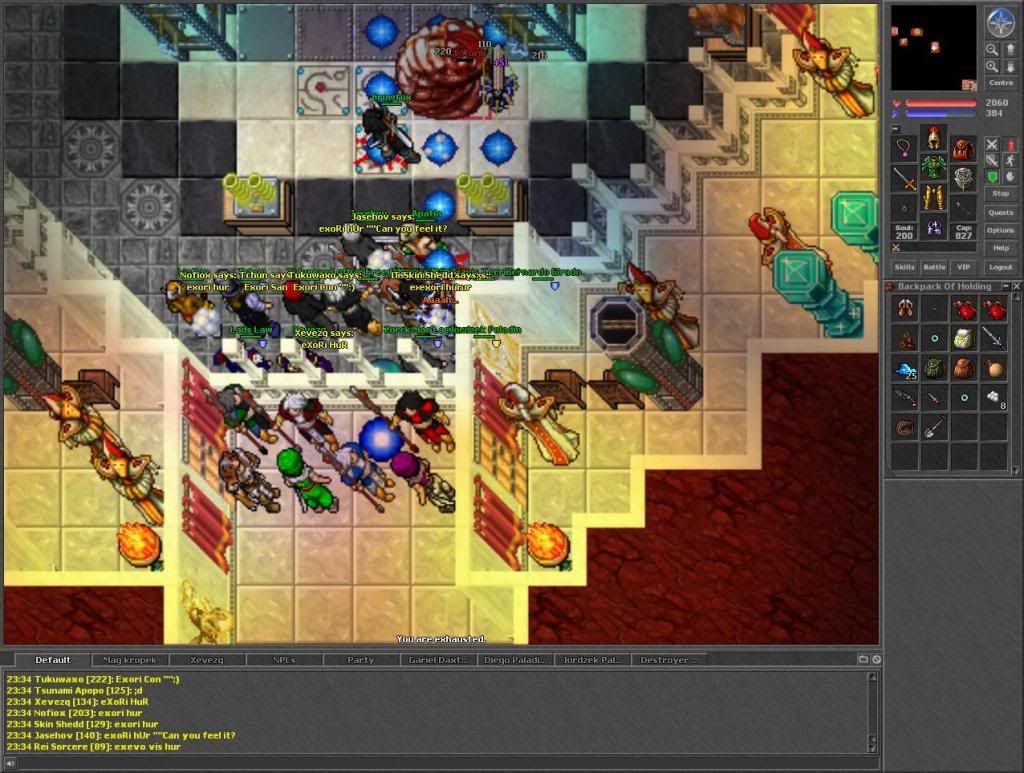Click the minimap compass rose
Image resolution: width=1024 pixels, height=773 pixels.
click(1000, 22)
